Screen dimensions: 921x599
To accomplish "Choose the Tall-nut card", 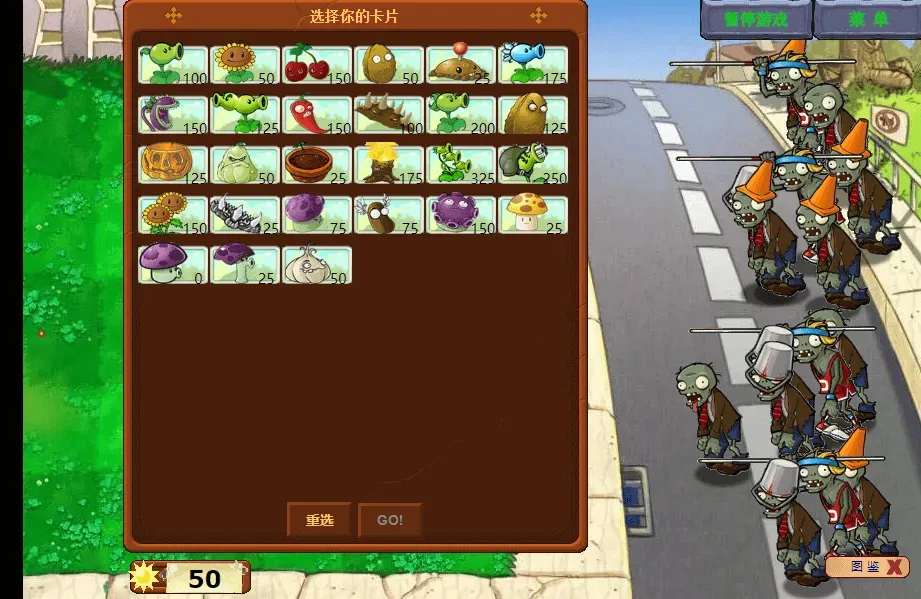I will 533,115.
